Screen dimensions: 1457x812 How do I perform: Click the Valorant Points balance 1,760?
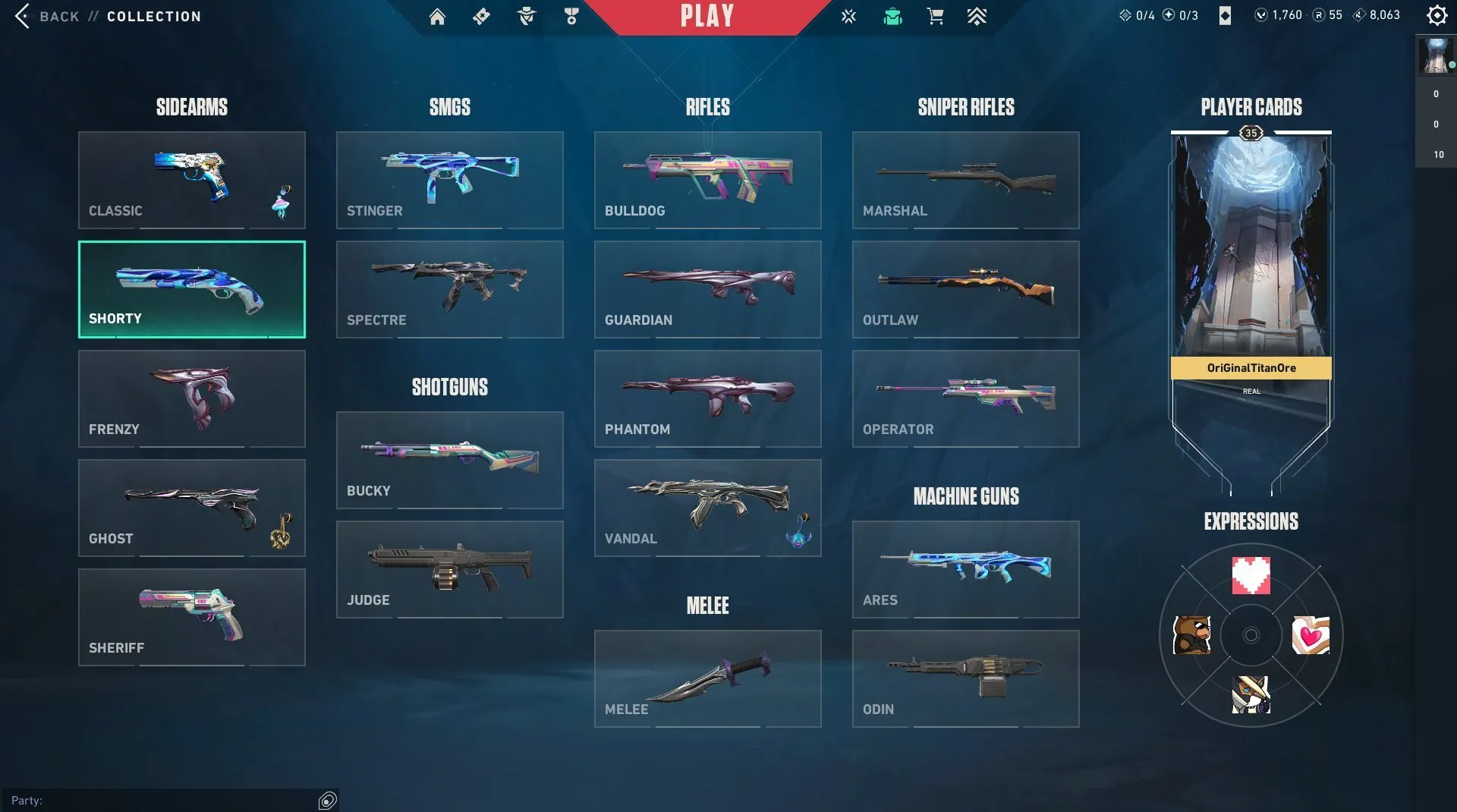click(x=1282, y=14)
